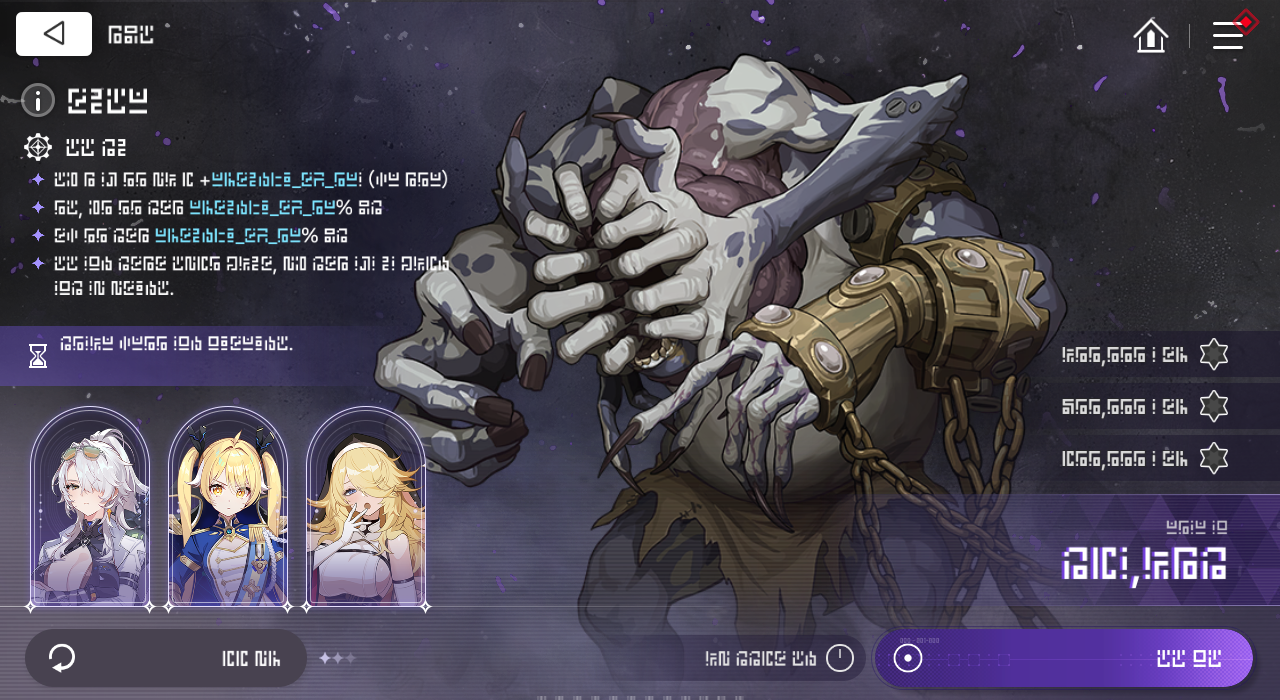Click the exclamation mark circle icon
The width and height of the screenshot is (1280, 700).
[x=840, y=658]
